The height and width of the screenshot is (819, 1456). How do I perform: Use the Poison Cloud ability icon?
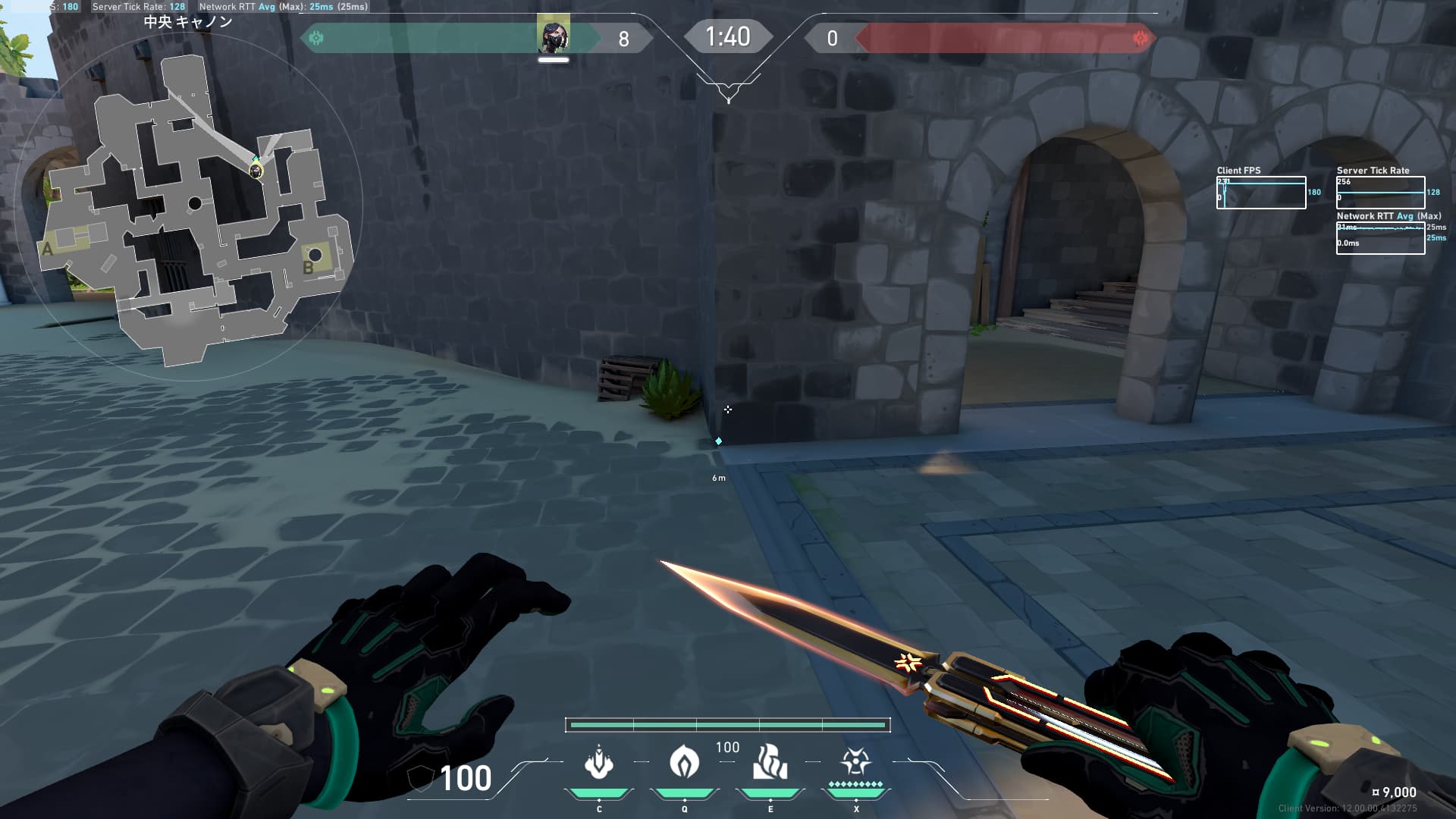pos(684,762)
